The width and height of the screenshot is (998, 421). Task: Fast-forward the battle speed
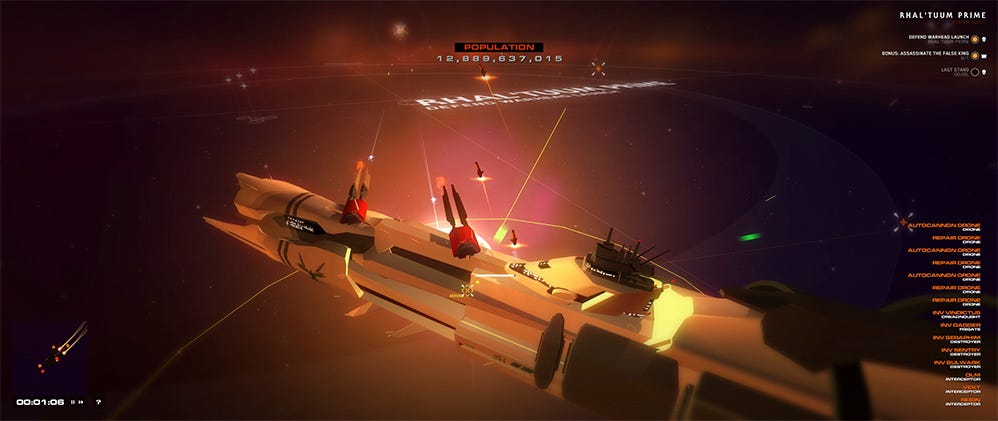82,402
